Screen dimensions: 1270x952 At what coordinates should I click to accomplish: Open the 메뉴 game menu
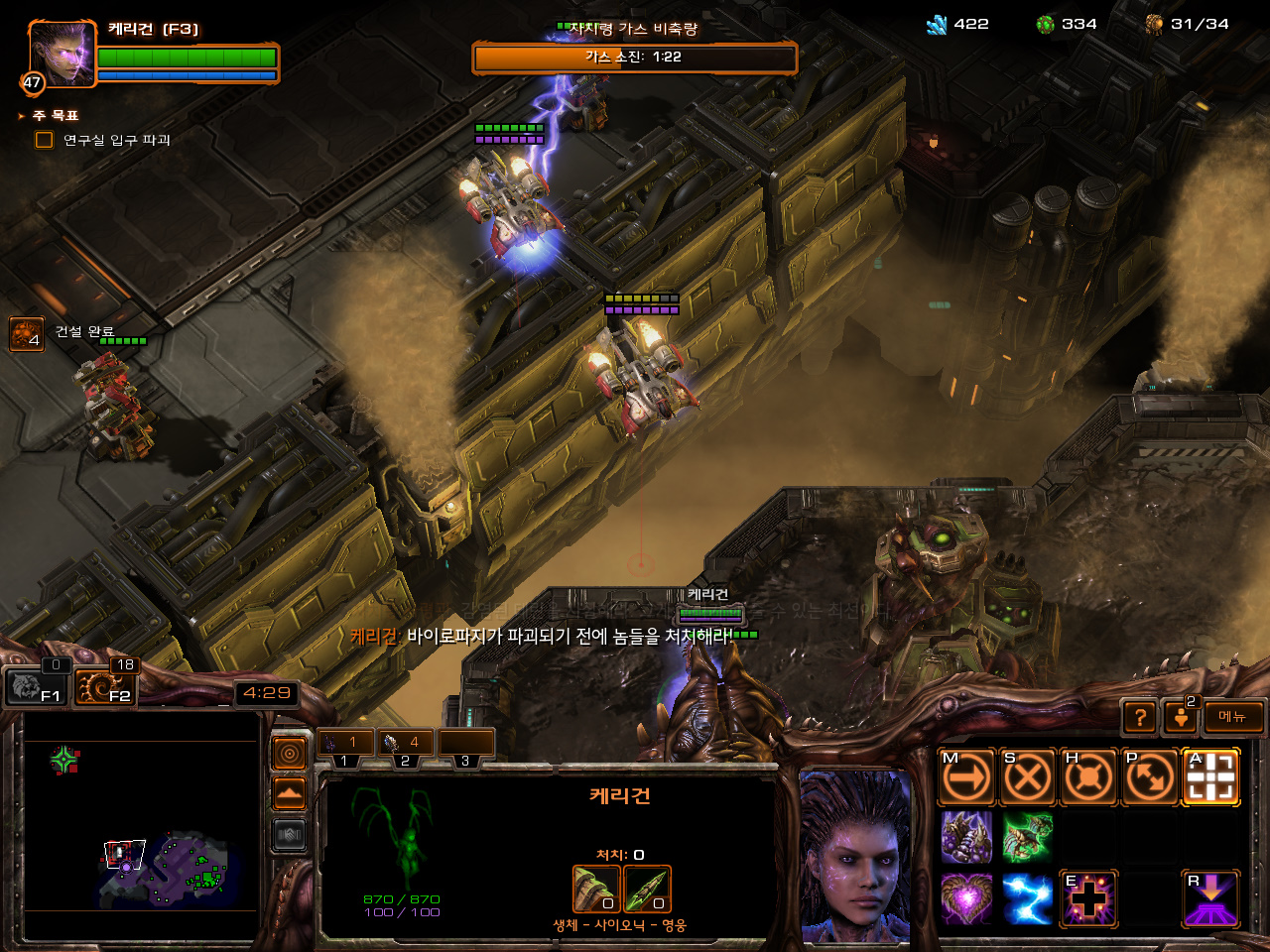tap(1233, 717)
